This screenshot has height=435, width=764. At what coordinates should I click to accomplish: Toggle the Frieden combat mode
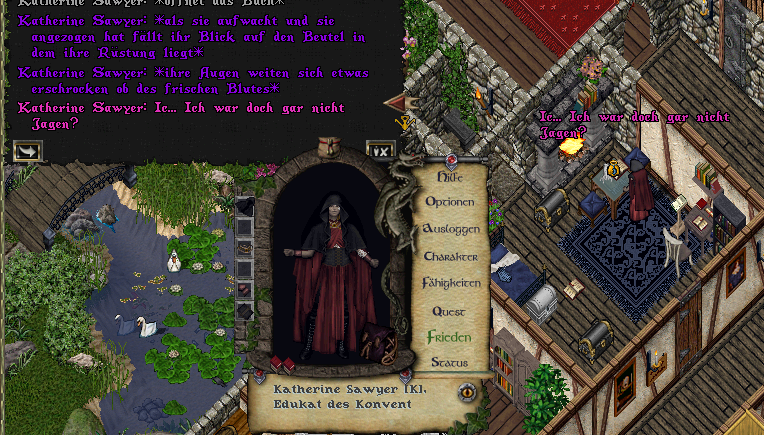[449, 337]
